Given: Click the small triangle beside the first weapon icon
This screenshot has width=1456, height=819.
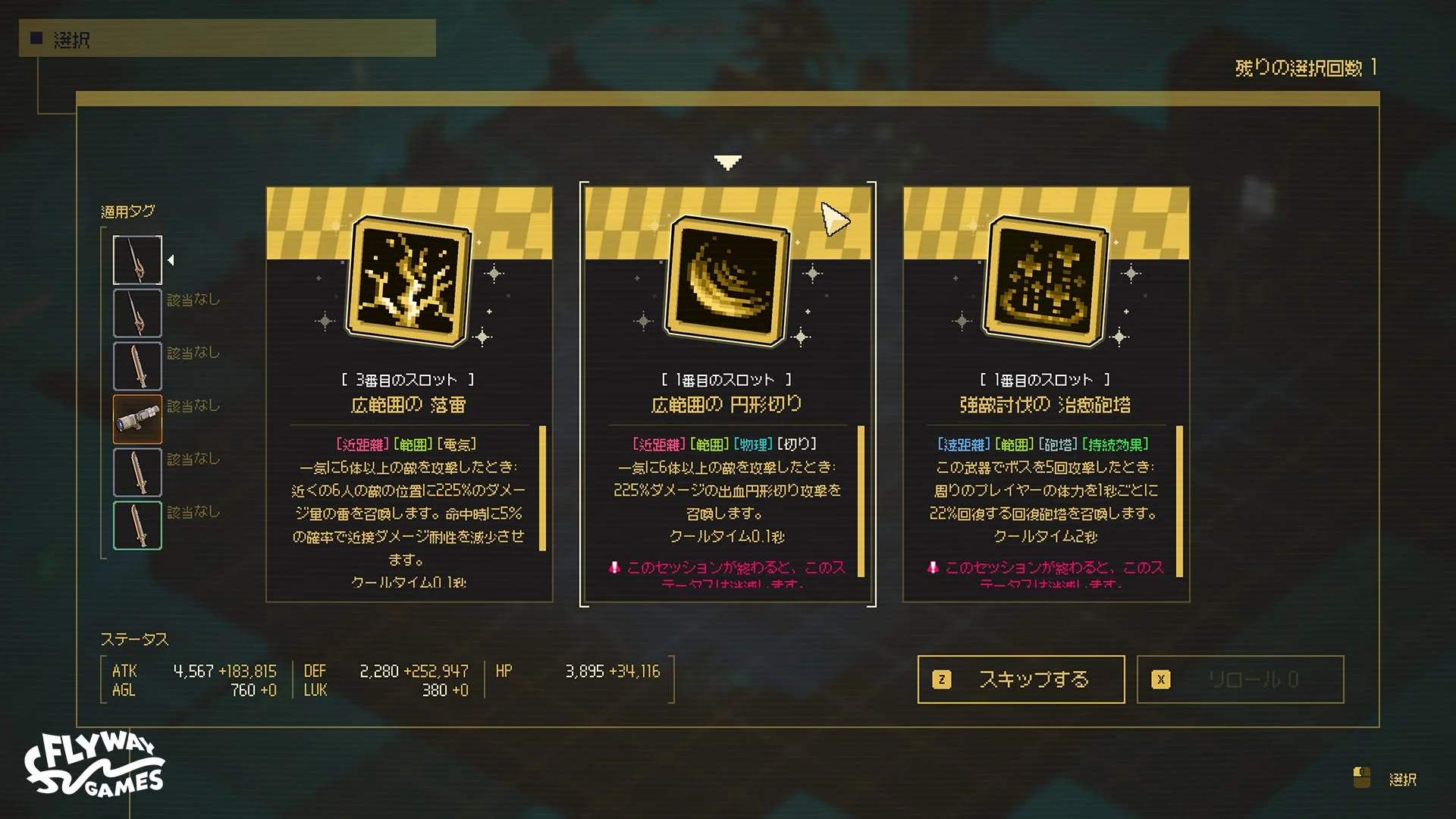Looking at the screenshot, I should (x=171, y=259).
